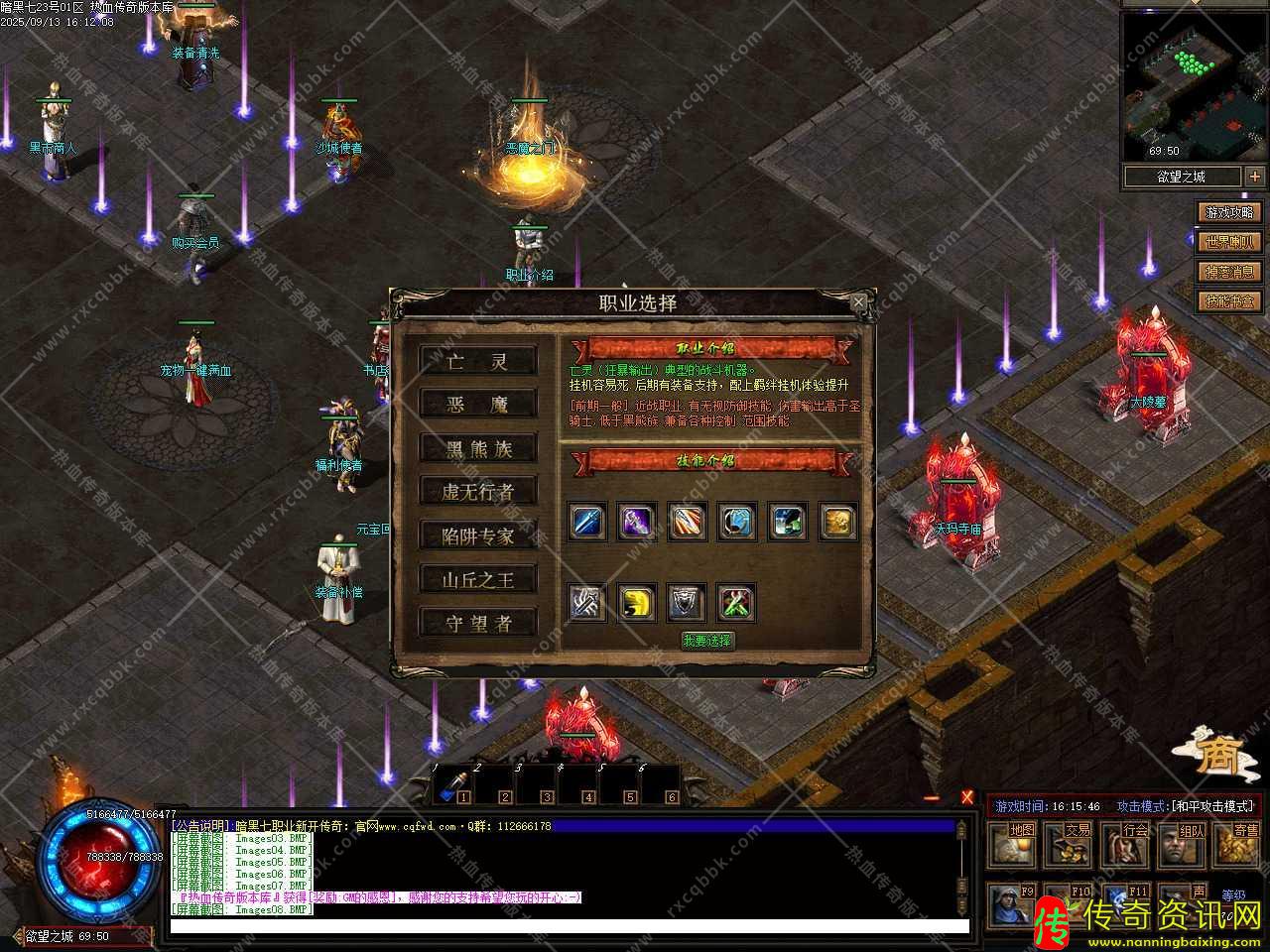
Task: Select 山丘之王 from the class list
Action: [477, 579]
